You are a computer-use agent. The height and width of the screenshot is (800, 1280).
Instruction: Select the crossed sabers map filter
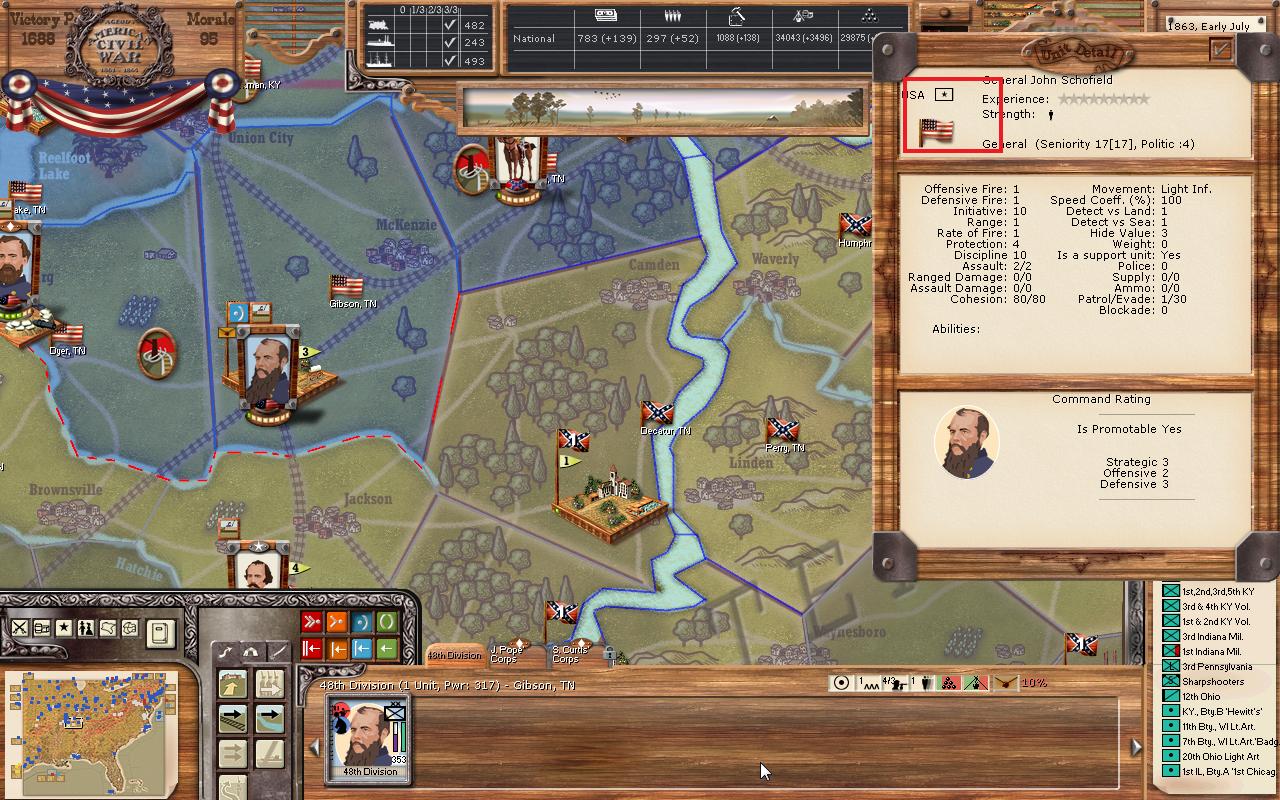19,628
